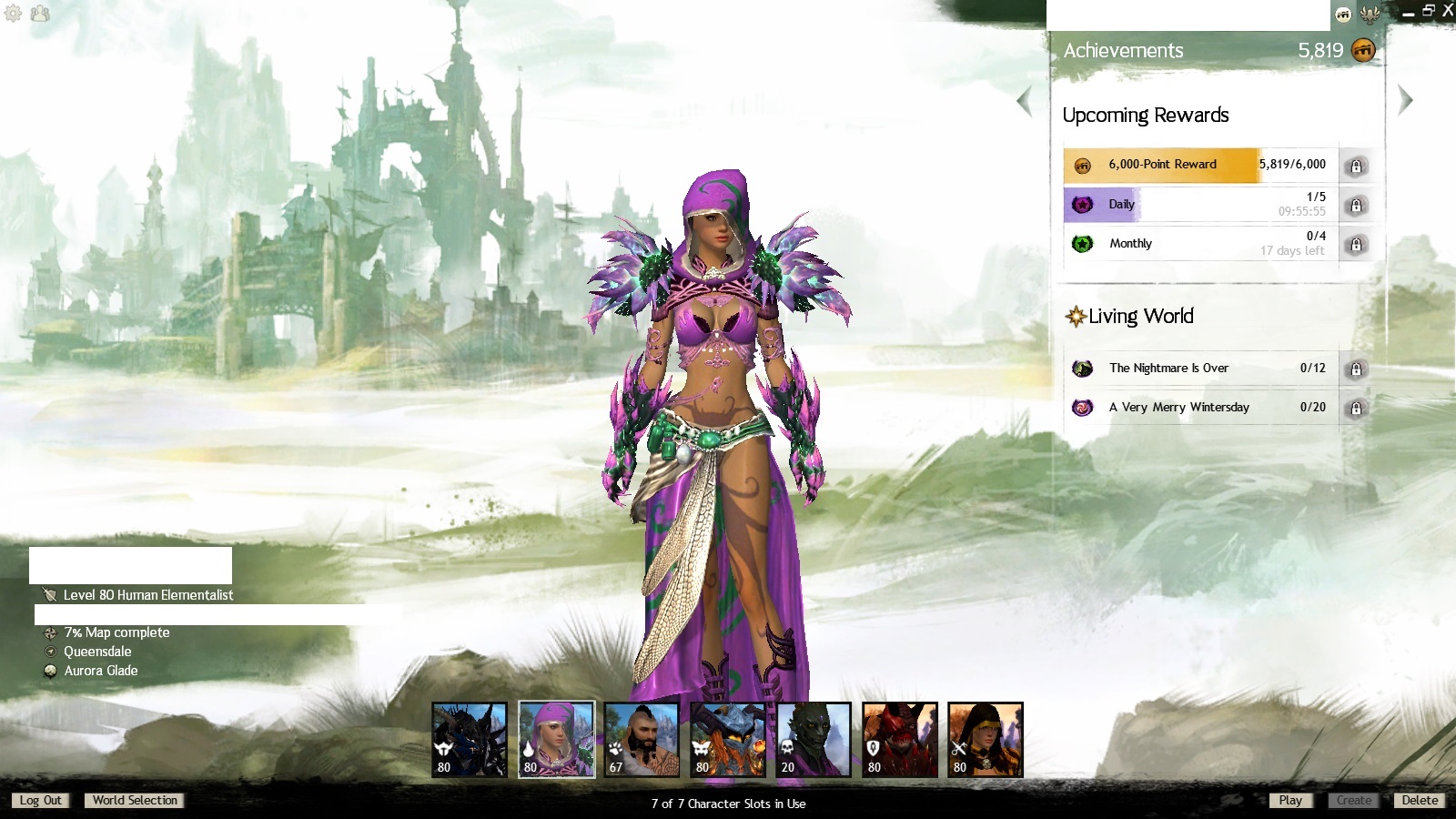Open the gear options icon
The image size is (1456, 819).
click(13, 14)
